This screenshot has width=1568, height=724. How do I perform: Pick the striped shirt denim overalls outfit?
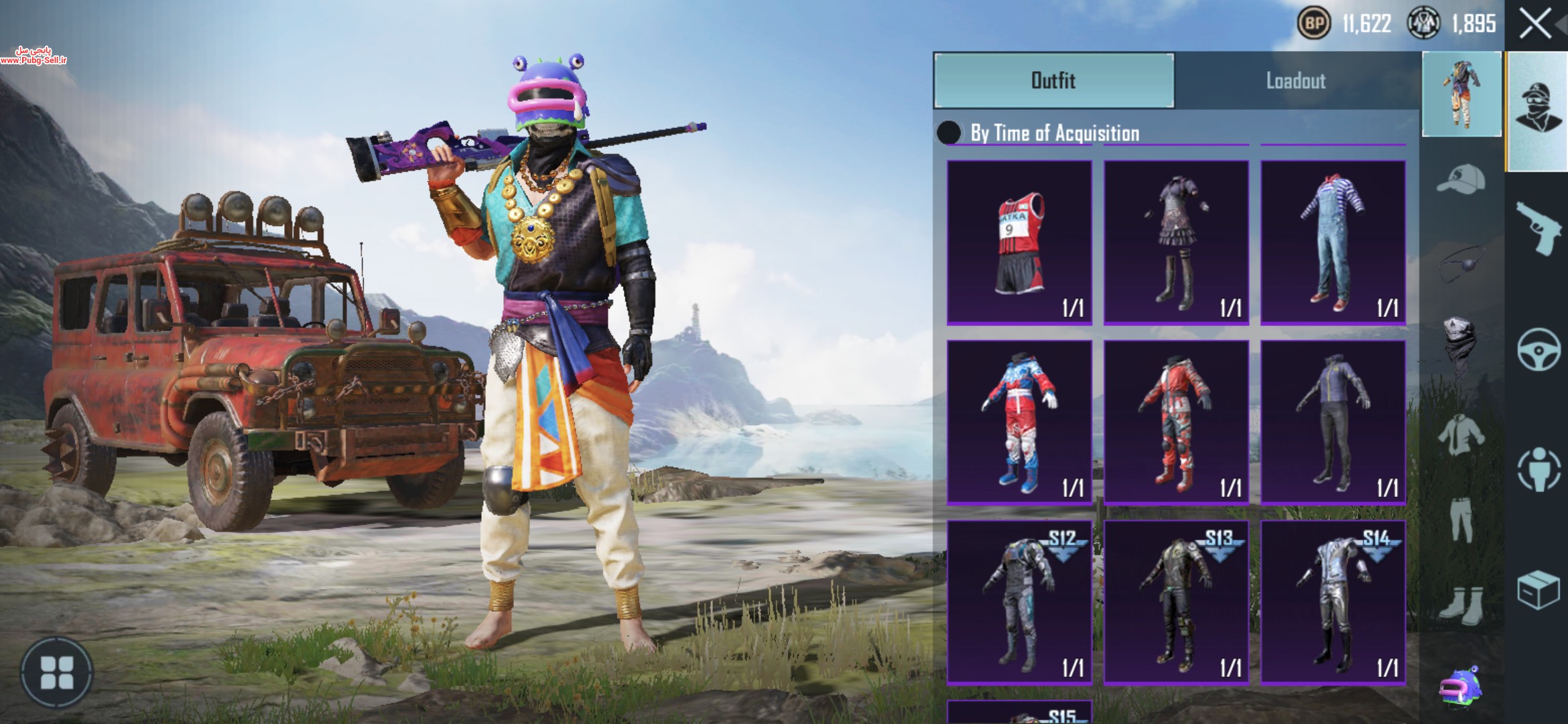pos(1333,243)
